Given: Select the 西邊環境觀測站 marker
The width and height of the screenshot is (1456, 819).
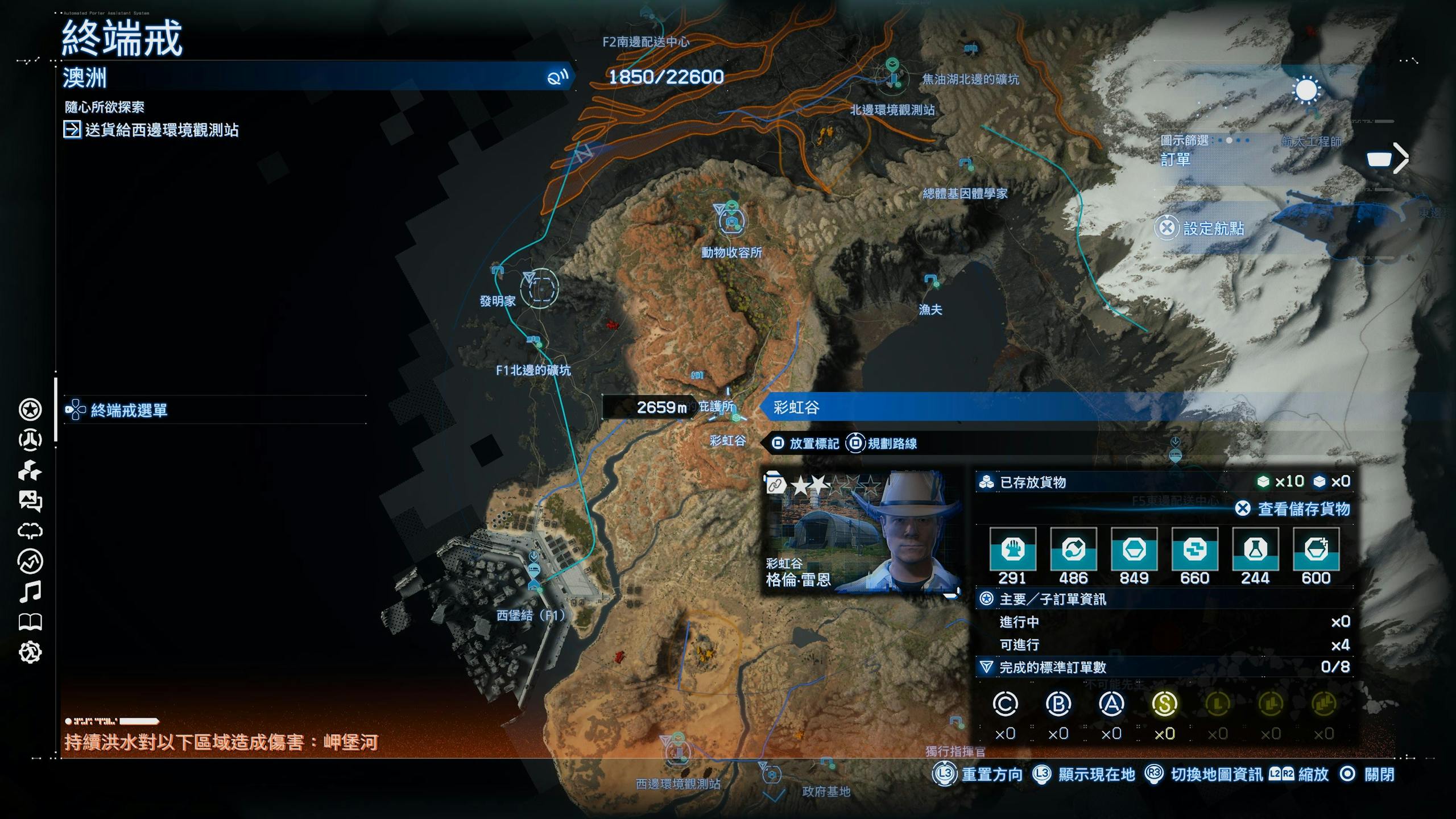Looking at the screenshot, I should [x=677, y=752].
